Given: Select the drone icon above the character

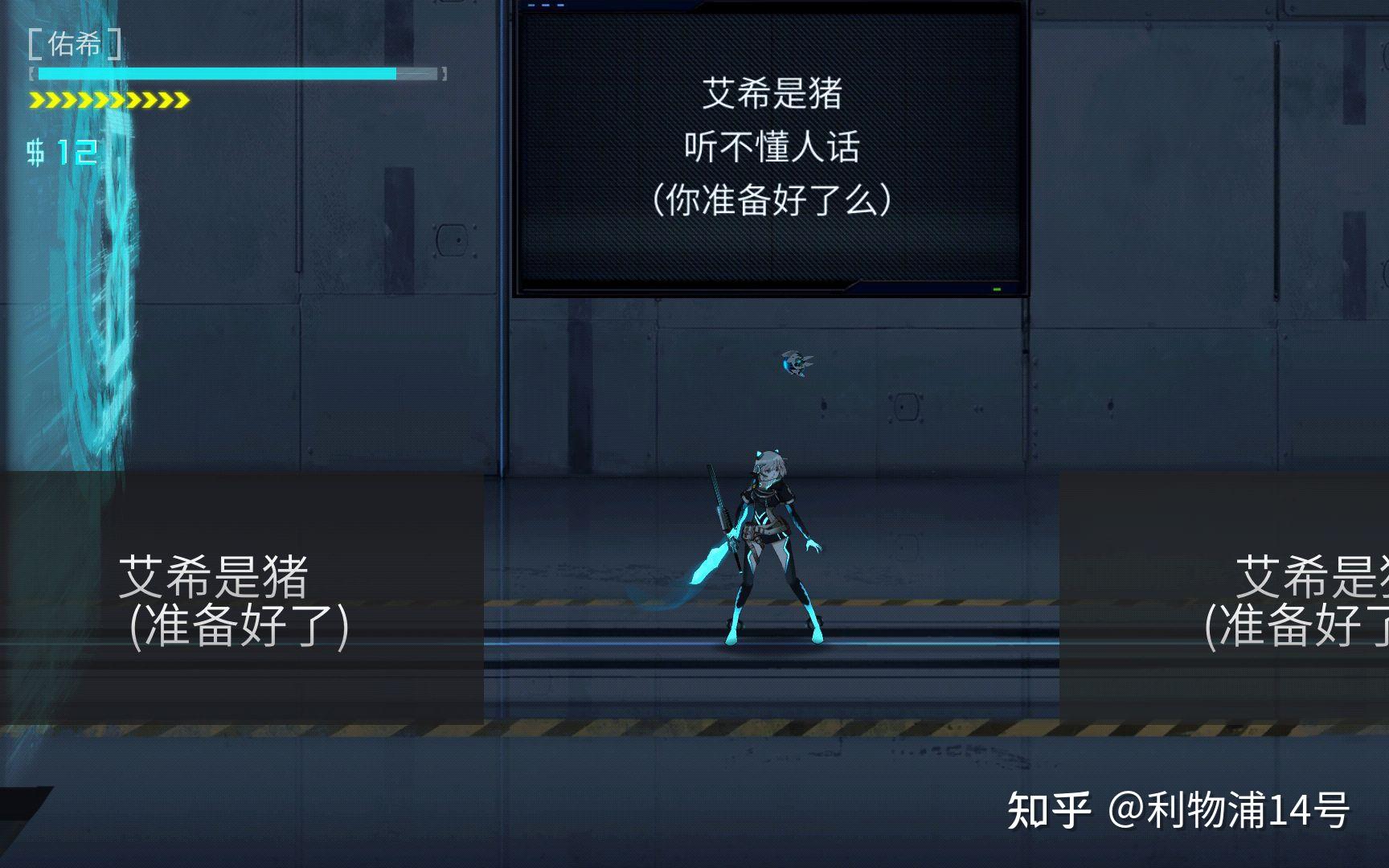Looking at the screenshot, I should click(797, 363).
